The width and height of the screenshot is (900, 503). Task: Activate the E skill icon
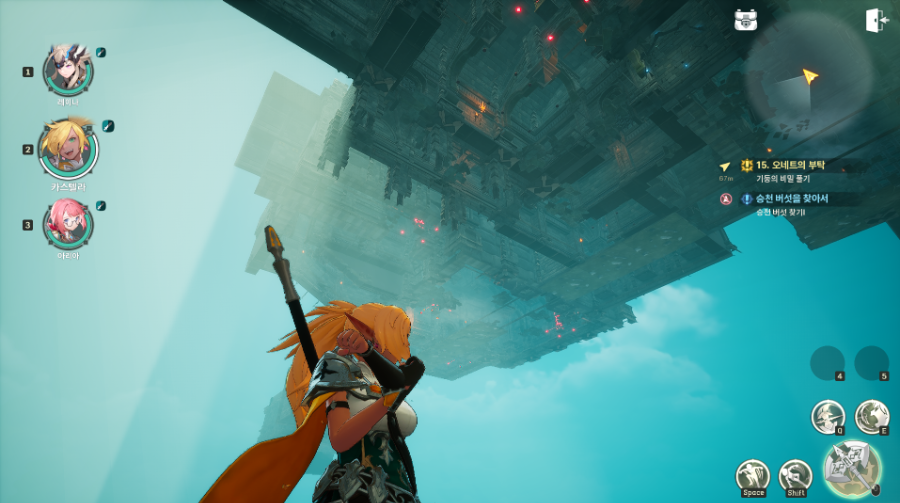tap(872, 416)
